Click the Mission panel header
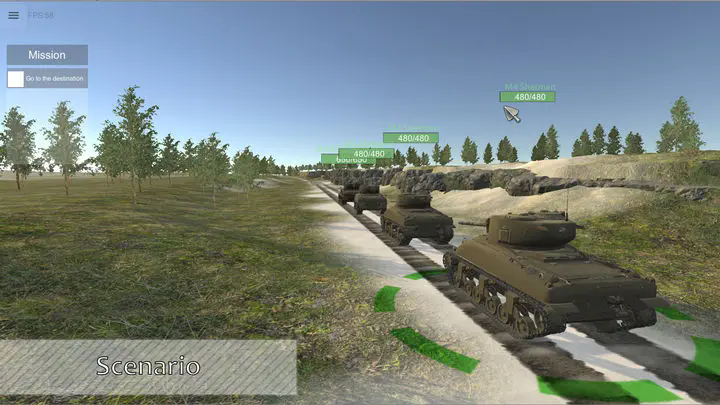Screen dimensions: 720x405 tap(47, 55)
